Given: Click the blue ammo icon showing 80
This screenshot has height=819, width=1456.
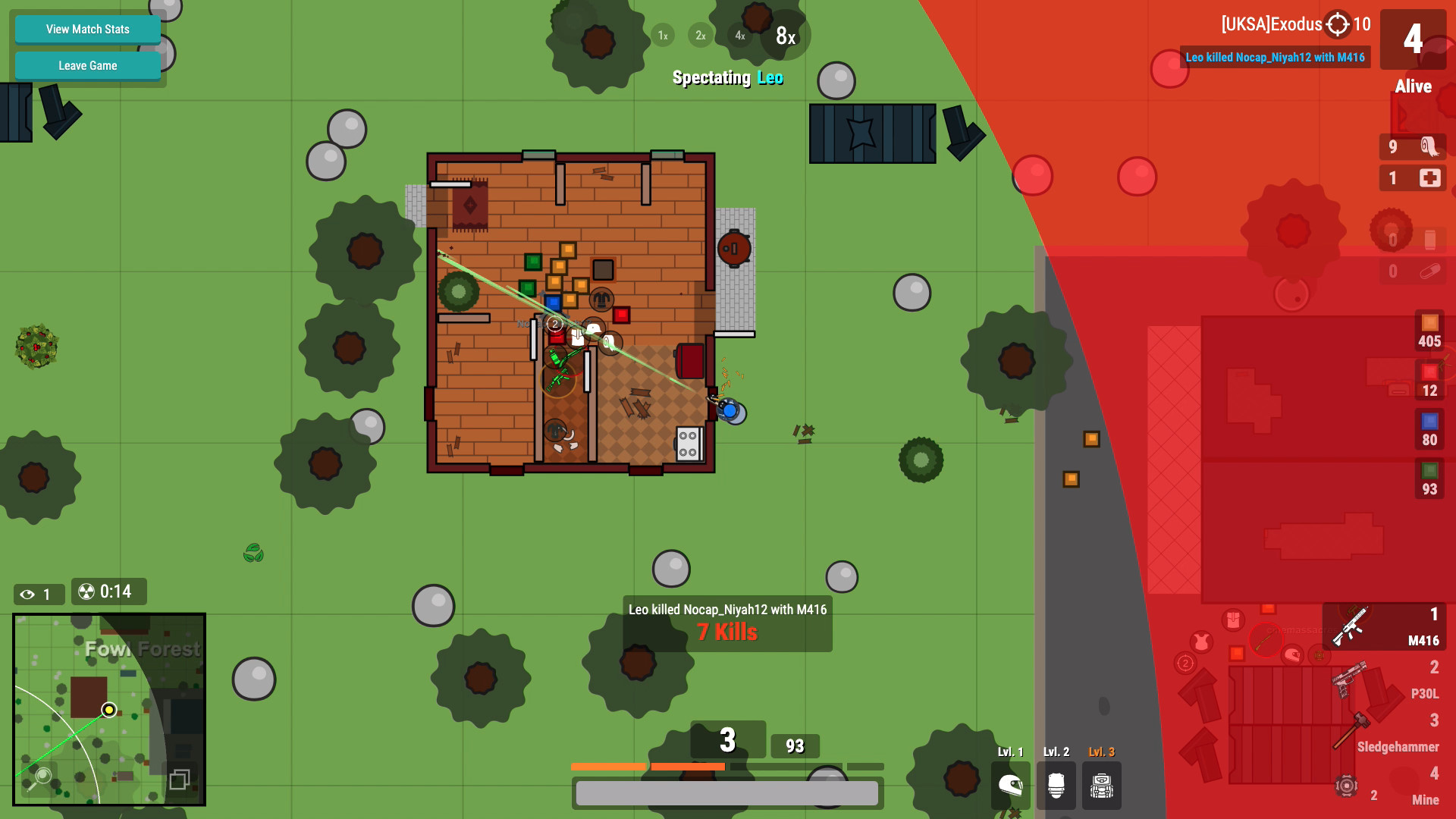Looking at the screenshot, I should pos(1429,428).
